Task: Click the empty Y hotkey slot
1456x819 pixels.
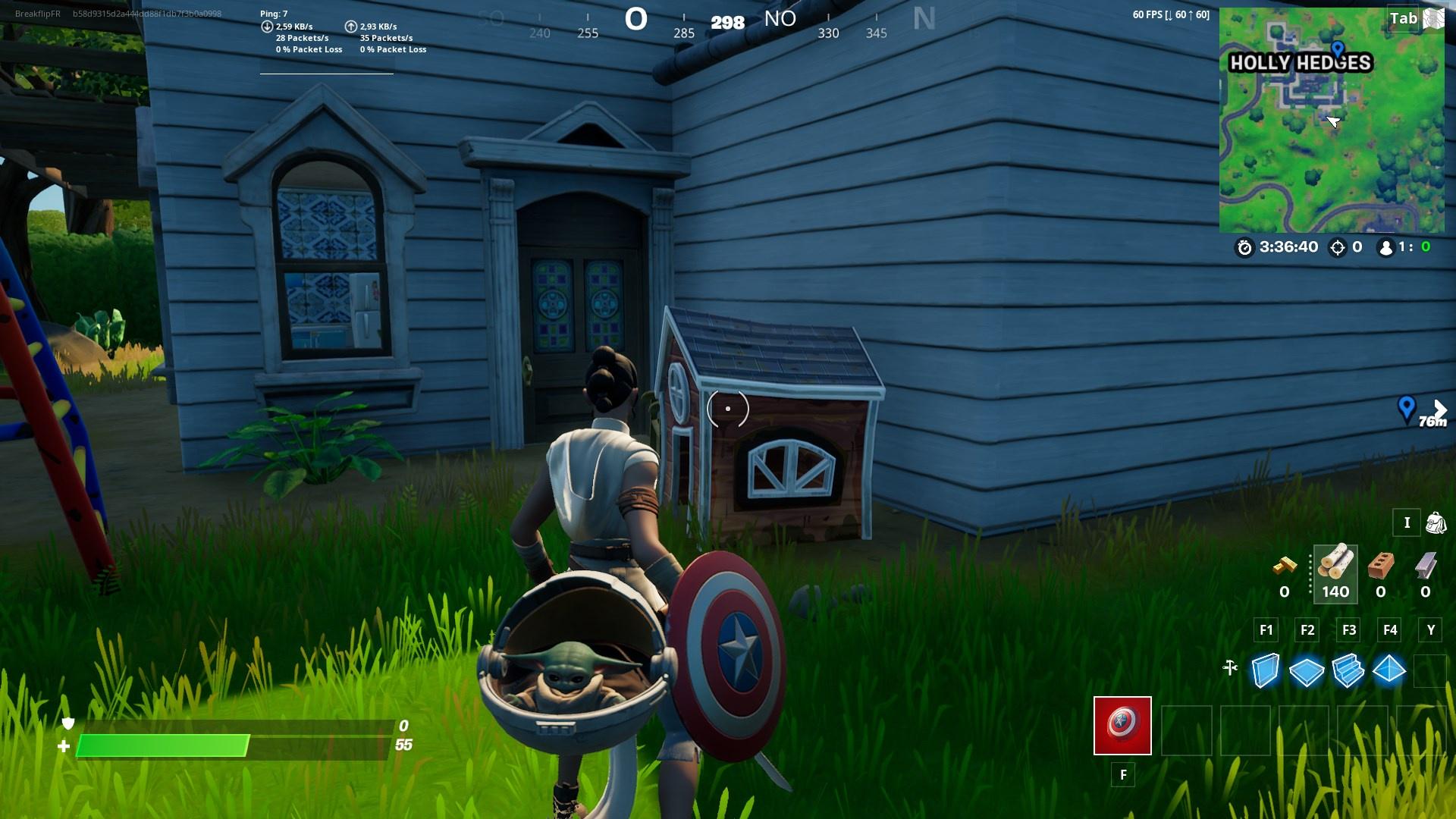Action: 1430,670
